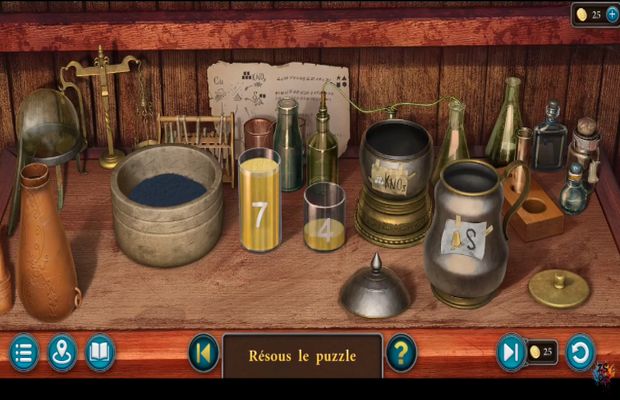The image size is (620, 400).
Task: Get a hint with the question mark
Action: [x=401, y=353]
